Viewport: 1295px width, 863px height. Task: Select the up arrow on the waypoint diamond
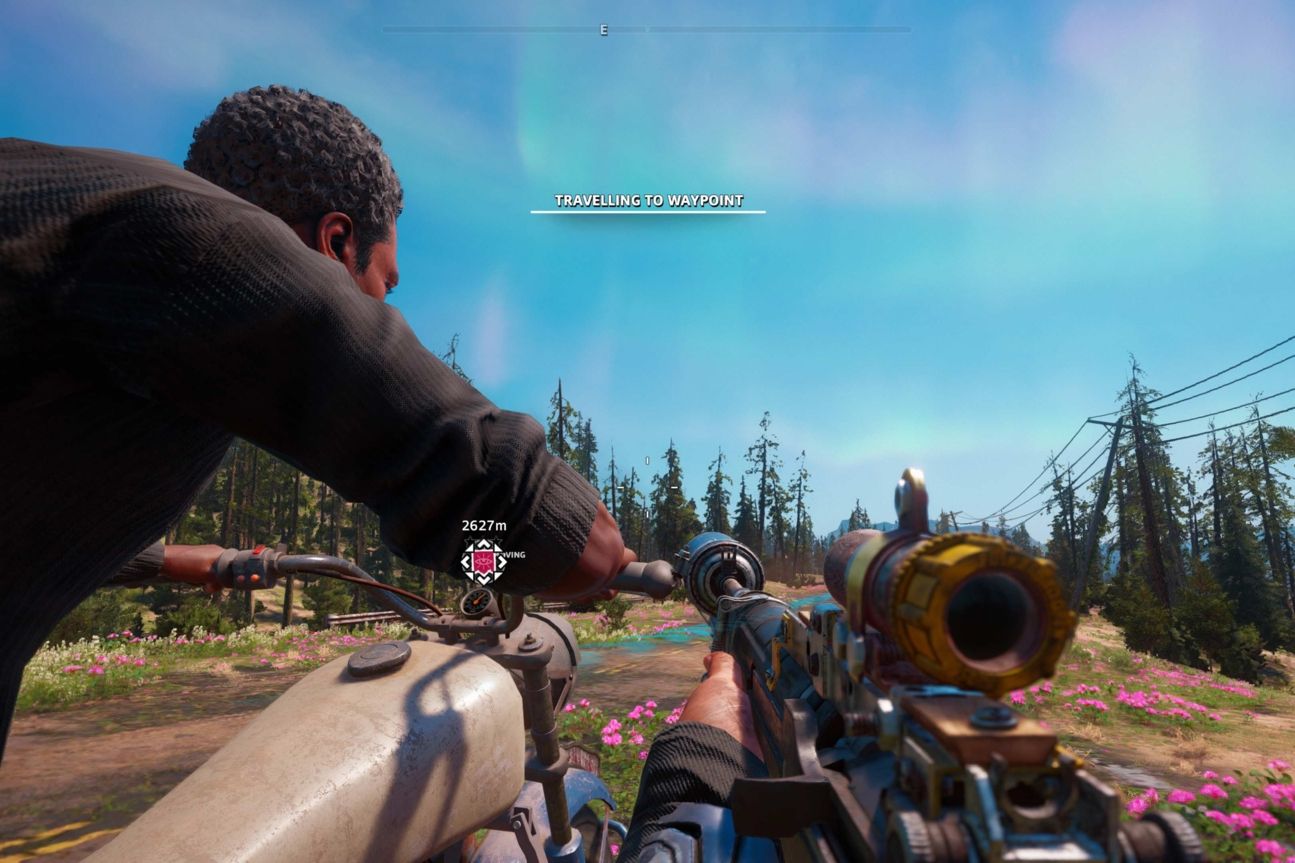483,544
